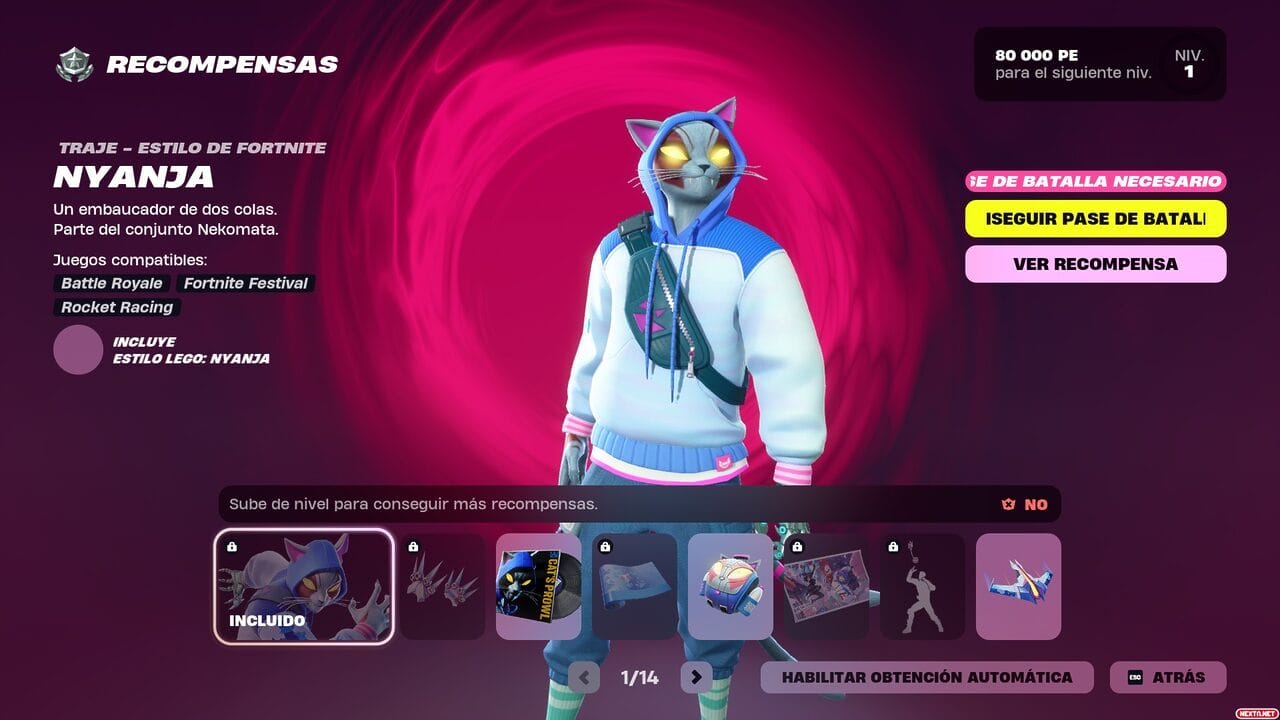Click the left arrow for previous rewards
Image resolution: width=1280 pixels, height=720 pixels.
coord(584,677)
